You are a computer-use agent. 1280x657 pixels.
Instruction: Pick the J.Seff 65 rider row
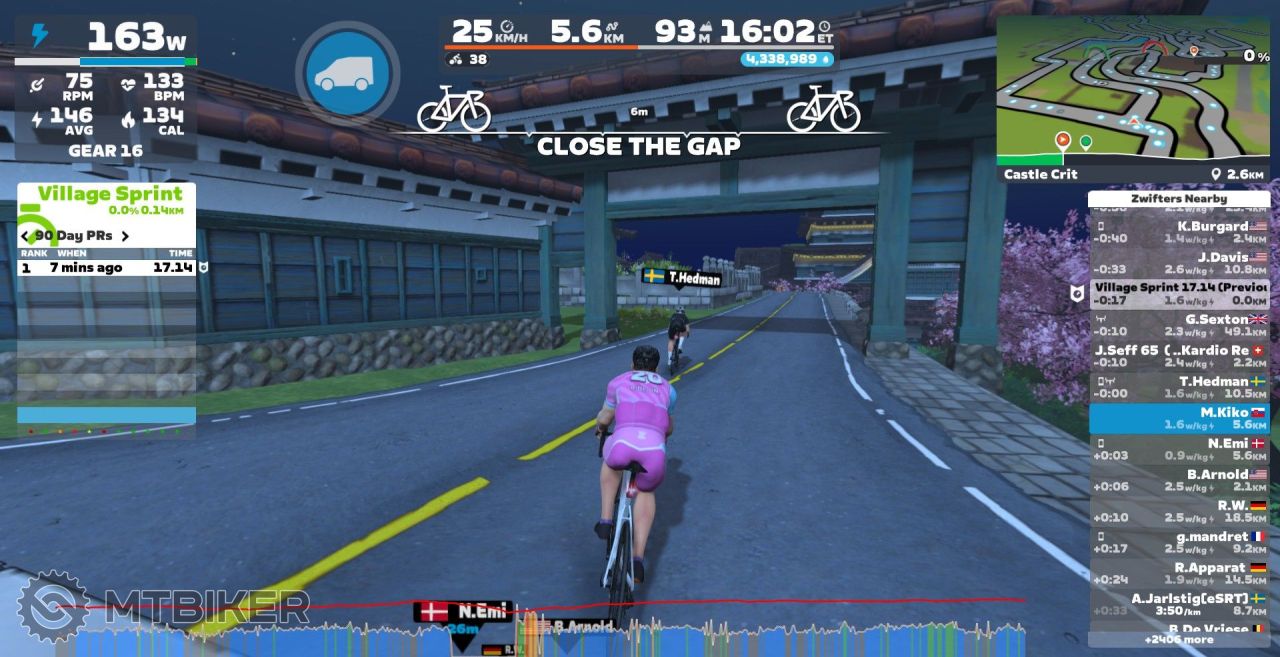click(x=1179, y=356)
